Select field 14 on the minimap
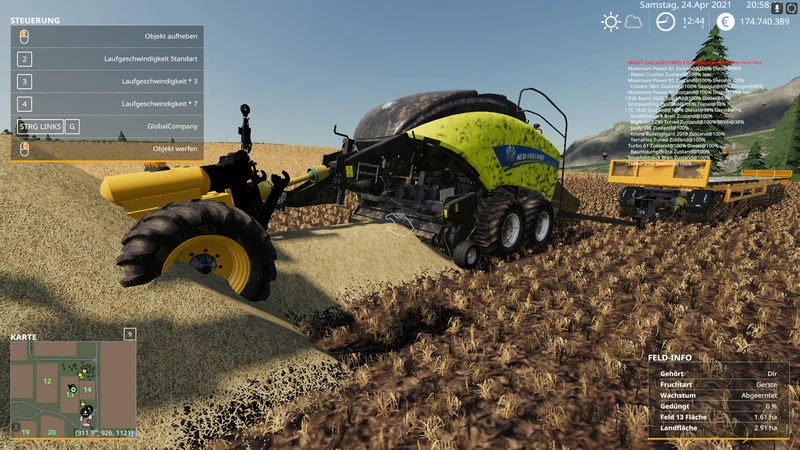The height and width of the screenshot is (450, 800). coord(87,389)
